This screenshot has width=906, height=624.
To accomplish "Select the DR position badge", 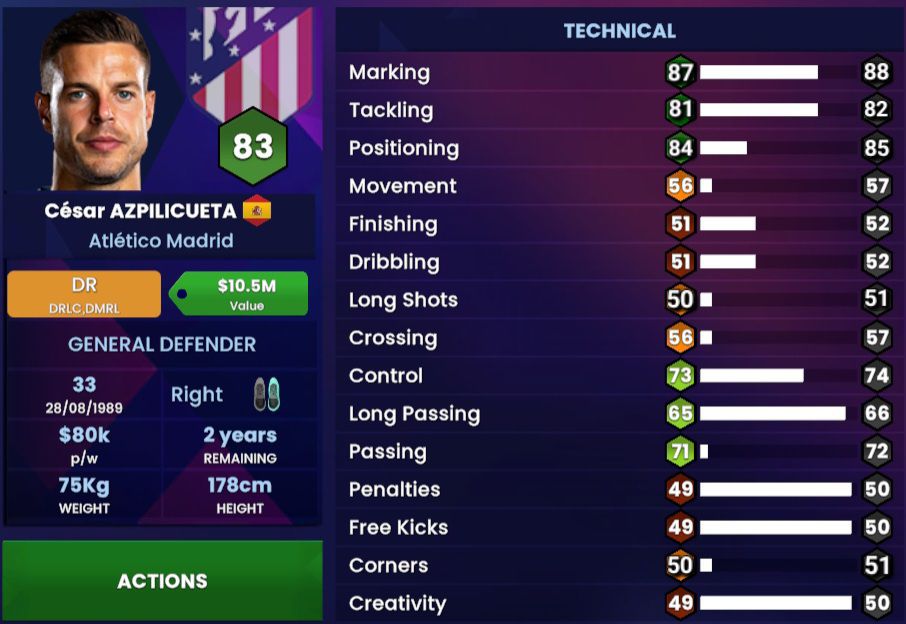I will click(x=84, y=294).
